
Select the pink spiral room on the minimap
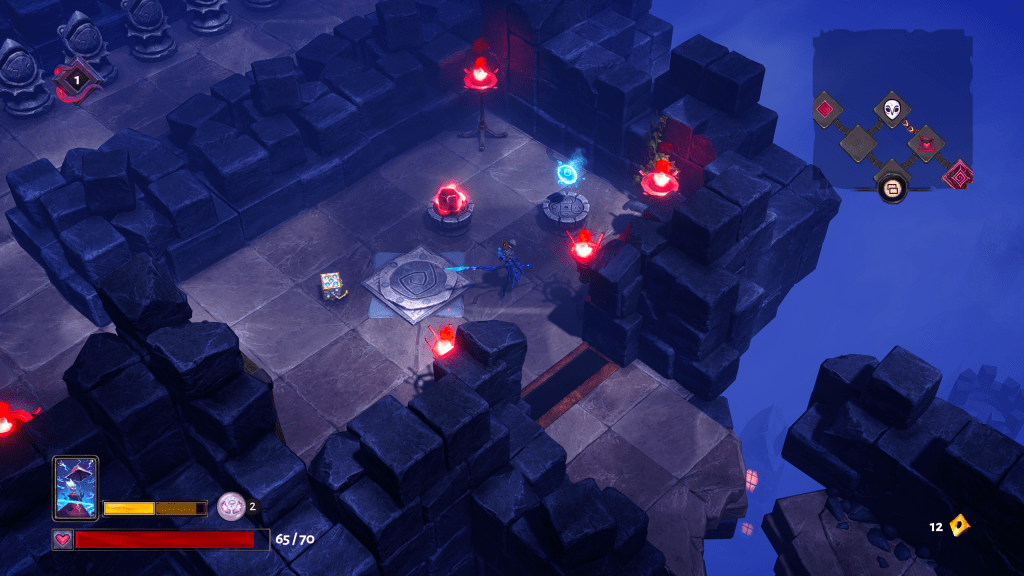959,175
